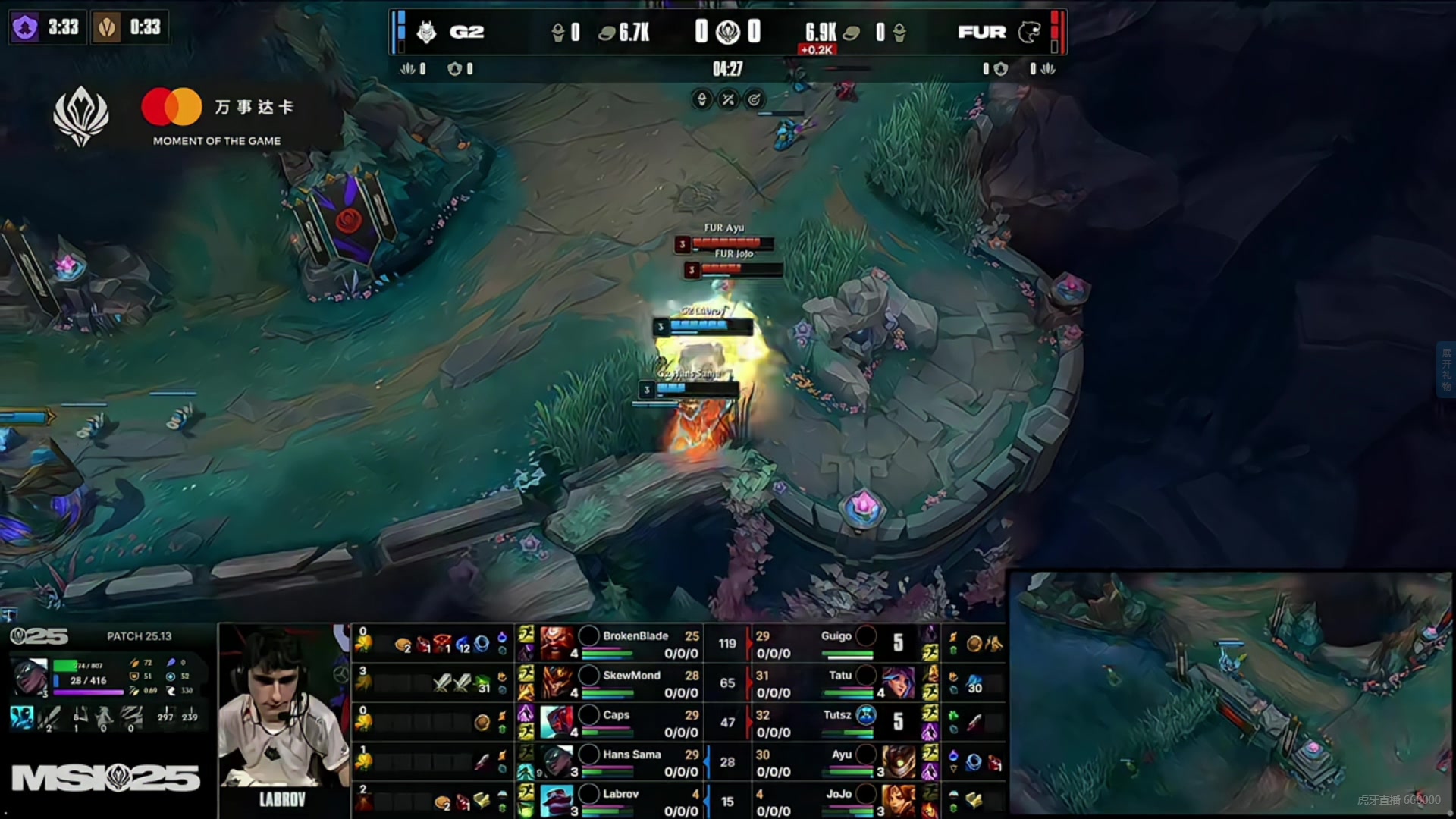Viewport: 1456px width, 819px height.
Task: Open the Mastercard Moment of the Game banner
Action: click(x=217, y=117)
